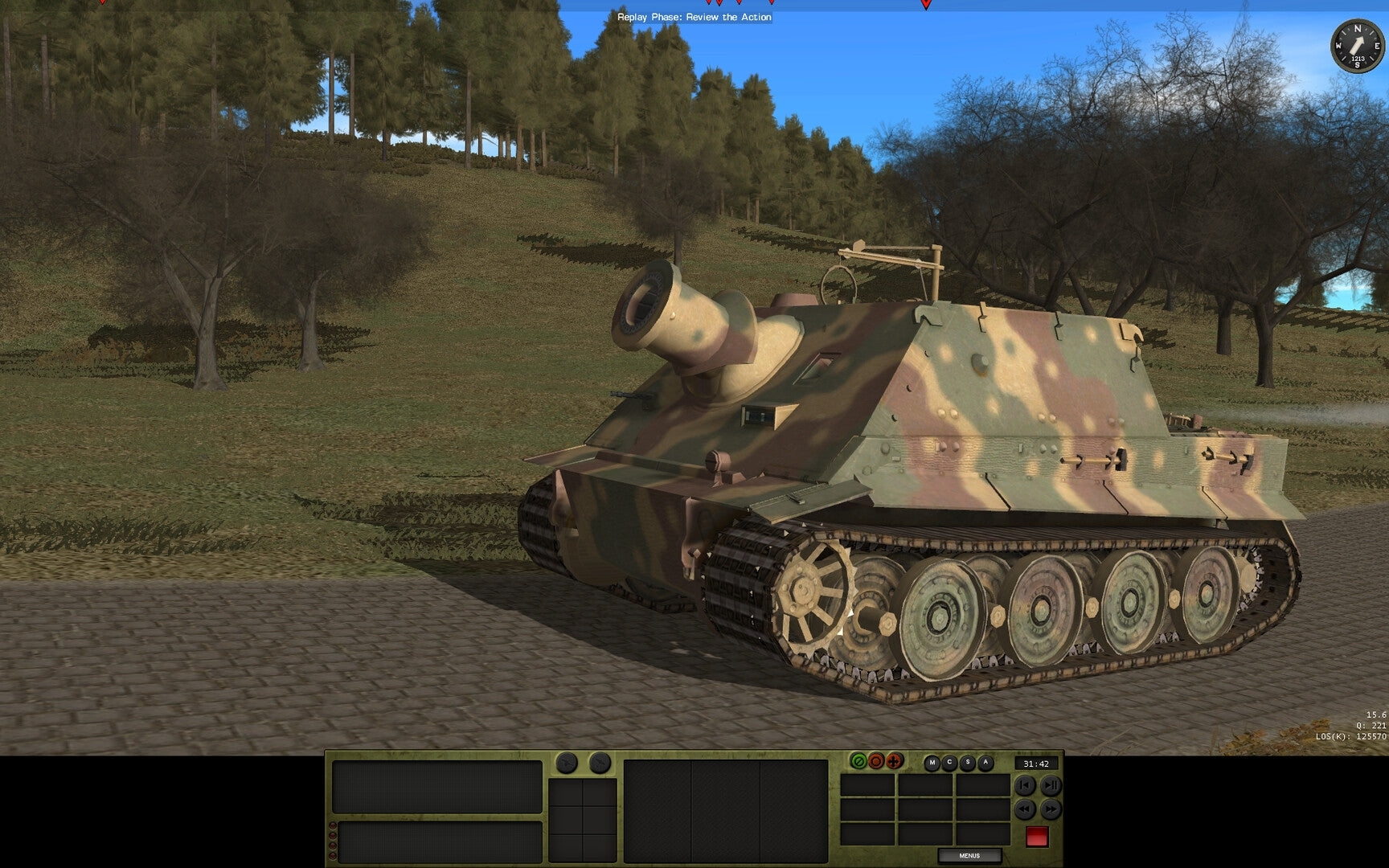The width and height of the screenshot is (1389, 868).
Task: Toggle replay playback with the play/pause control
Action: click(1051, 786)
